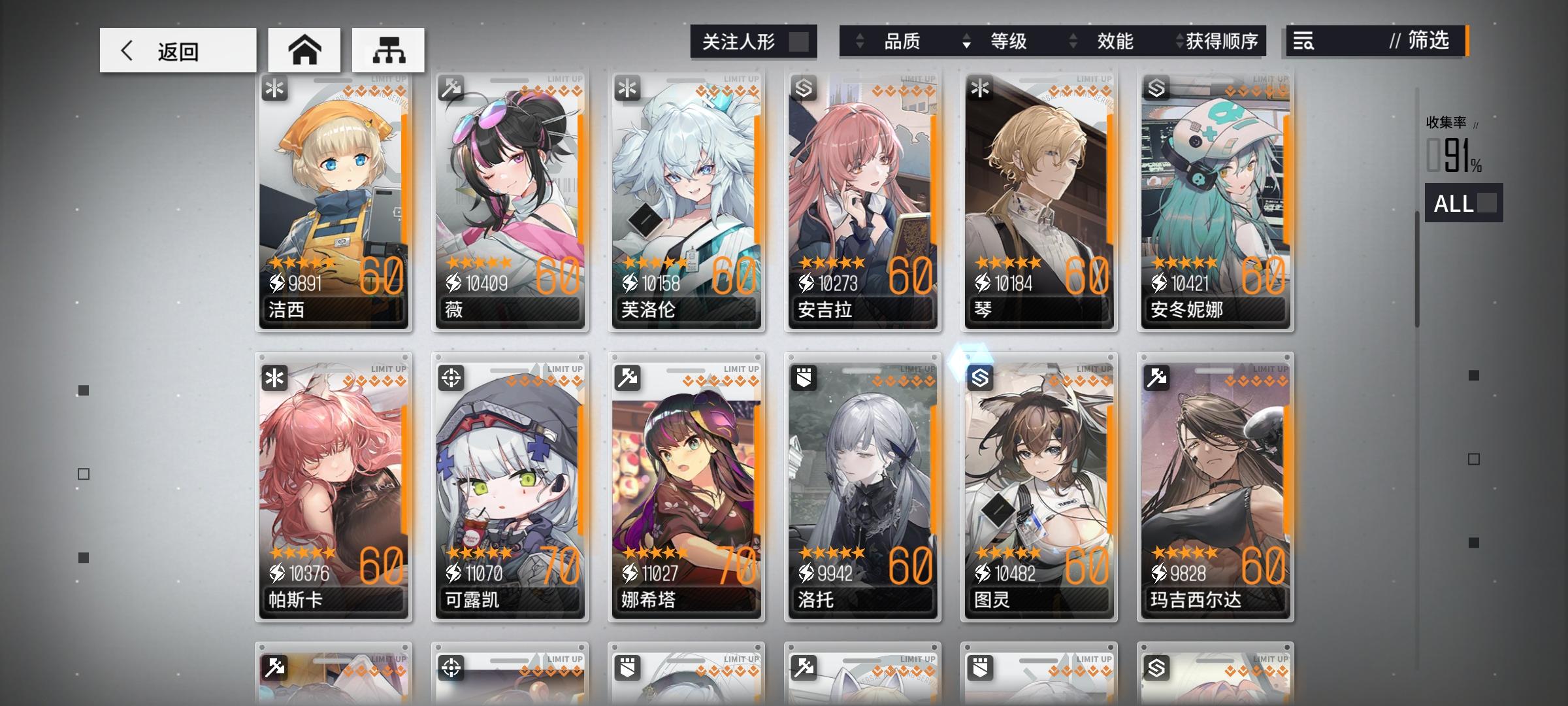Click the home icon in the top bar
Image resolution: width=1568 pixels, height=706 pixels.
pyautogui.click(x=304, y=50)
